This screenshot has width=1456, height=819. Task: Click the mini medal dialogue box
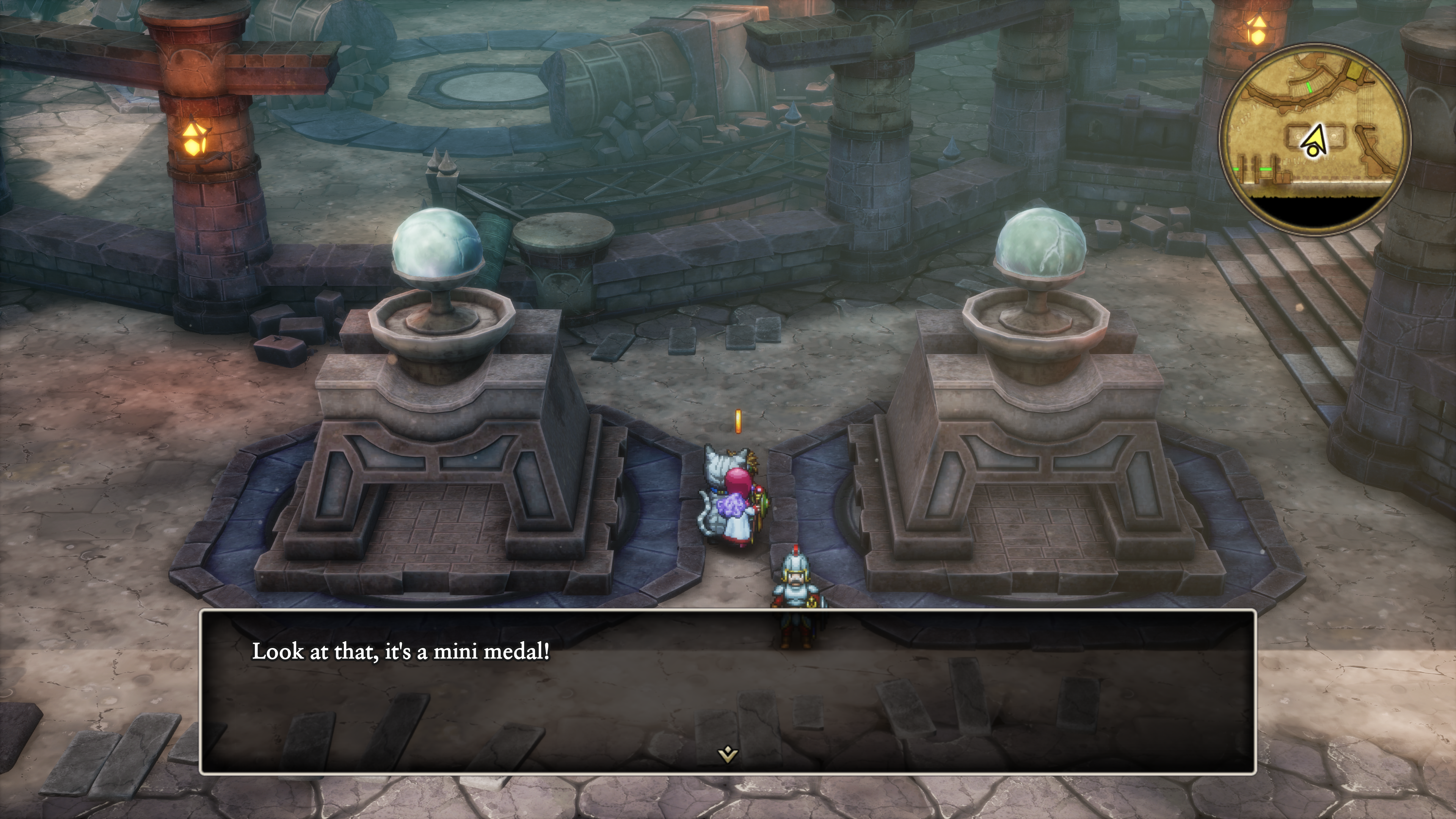(728, 691)
